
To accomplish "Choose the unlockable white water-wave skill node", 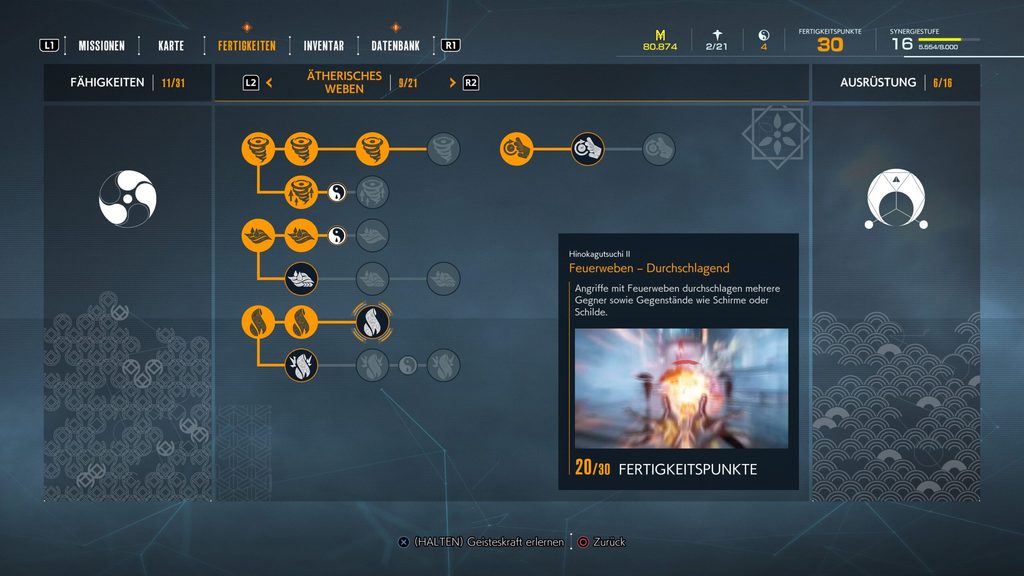I will 301,279.
